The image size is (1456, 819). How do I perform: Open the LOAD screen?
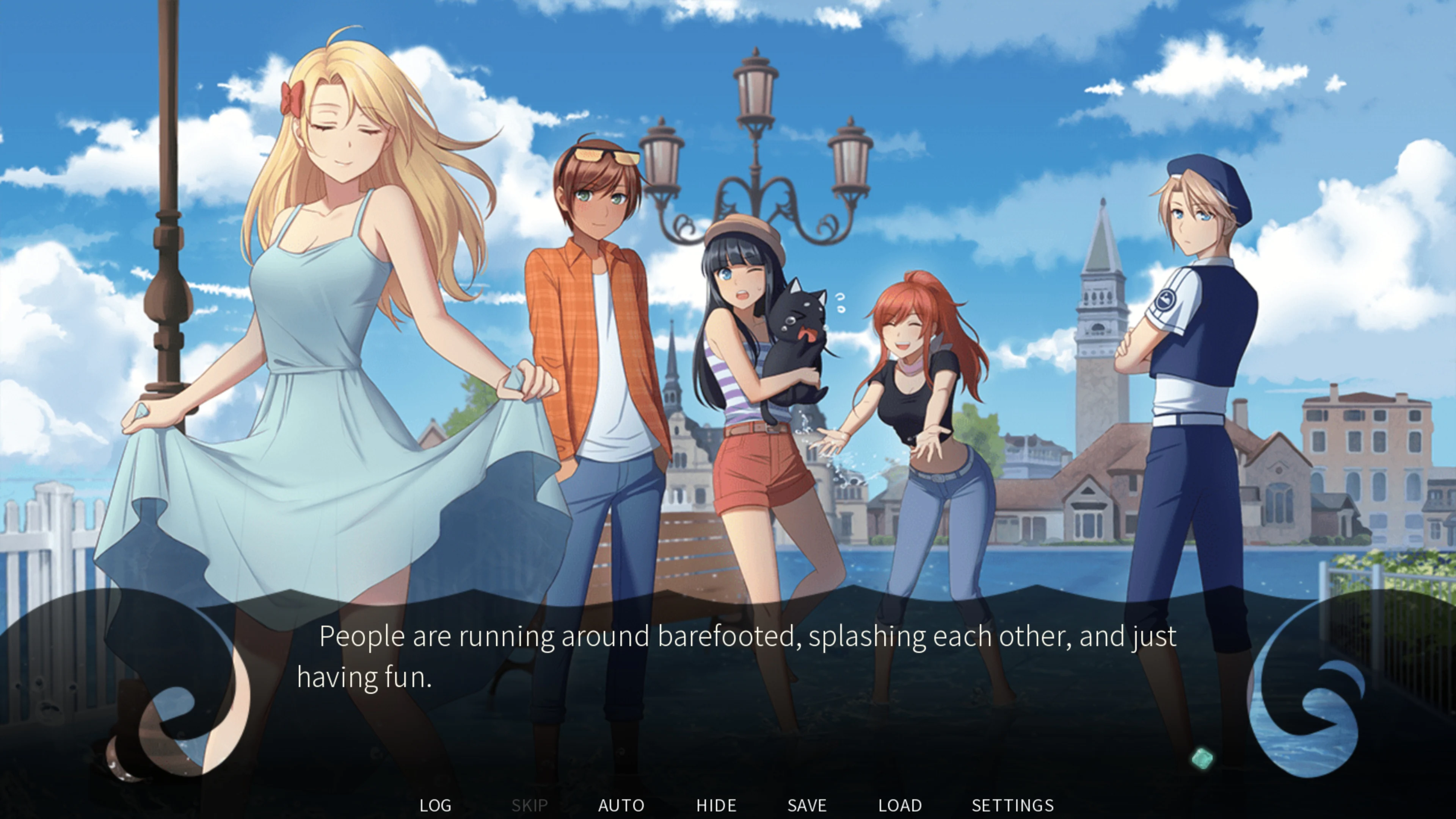[x=900, y=805]
